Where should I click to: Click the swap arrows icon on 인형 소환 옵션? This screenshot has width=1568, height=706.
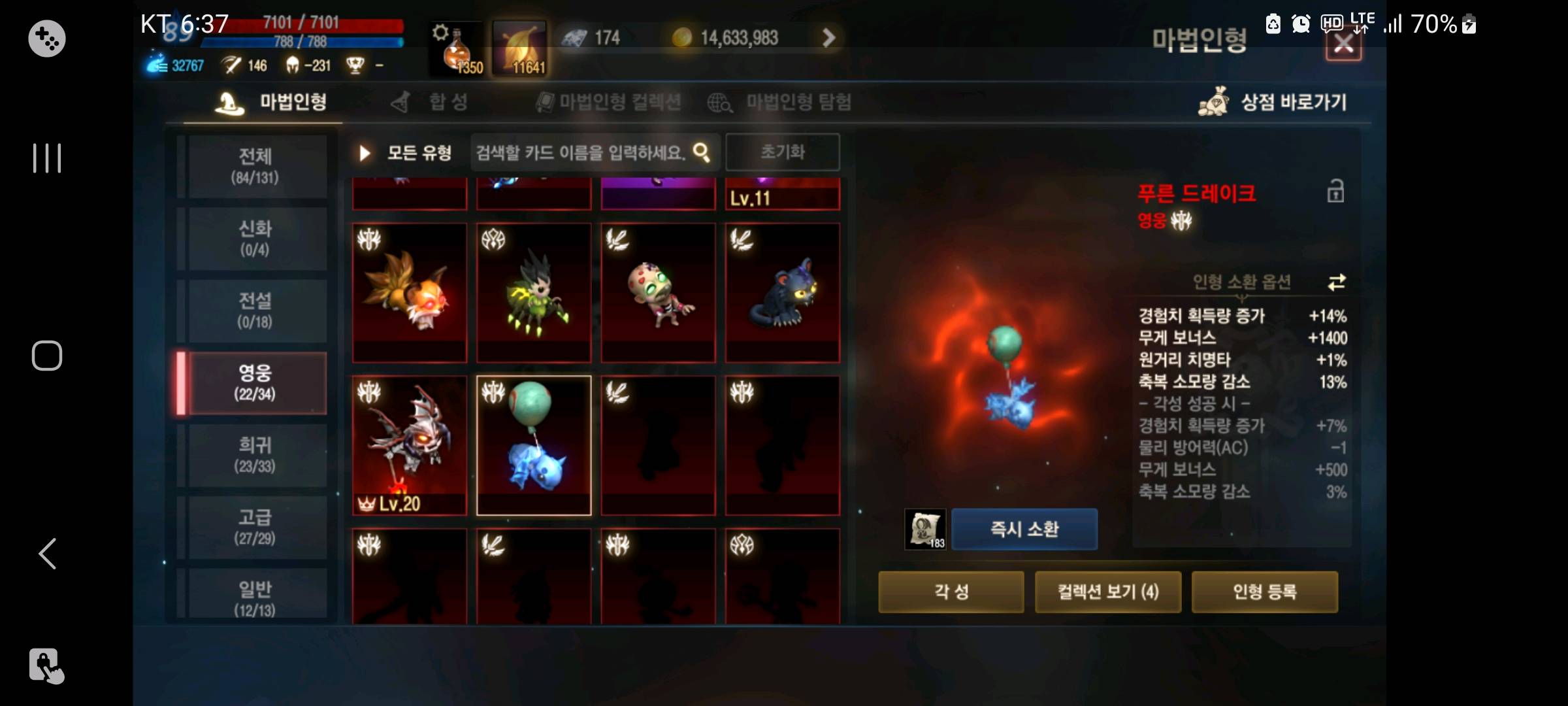point(1337,282)
